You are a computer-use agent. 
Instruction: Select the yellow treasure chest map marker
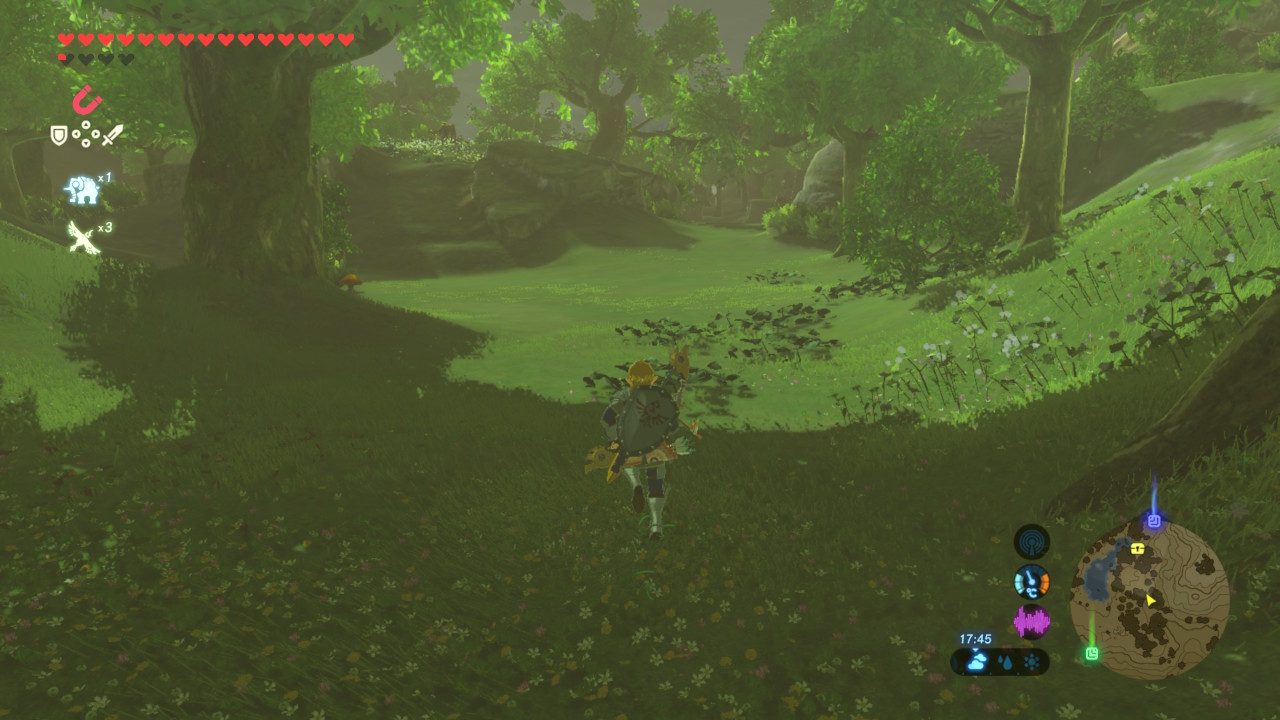click(x=1137, y=549)
